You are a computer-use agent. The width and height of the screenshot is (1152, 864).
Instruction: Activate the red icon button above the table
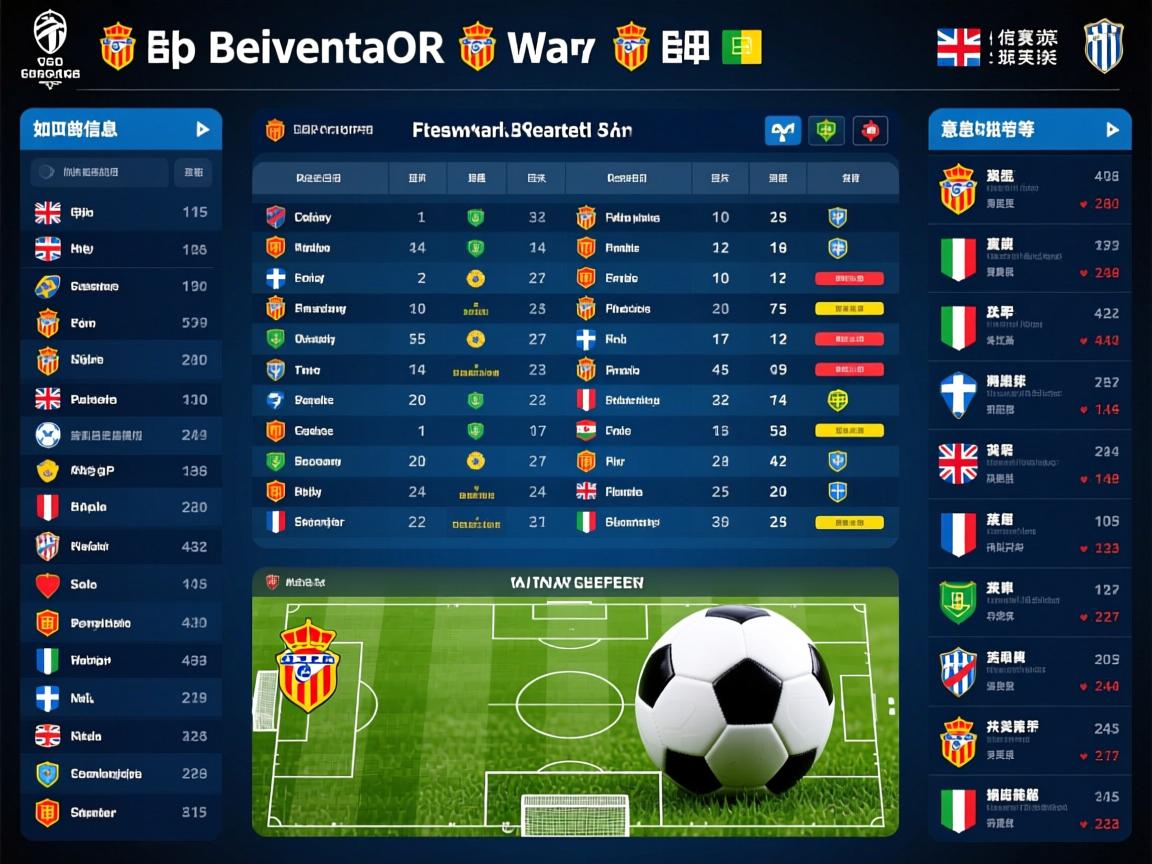coord(870,131)
